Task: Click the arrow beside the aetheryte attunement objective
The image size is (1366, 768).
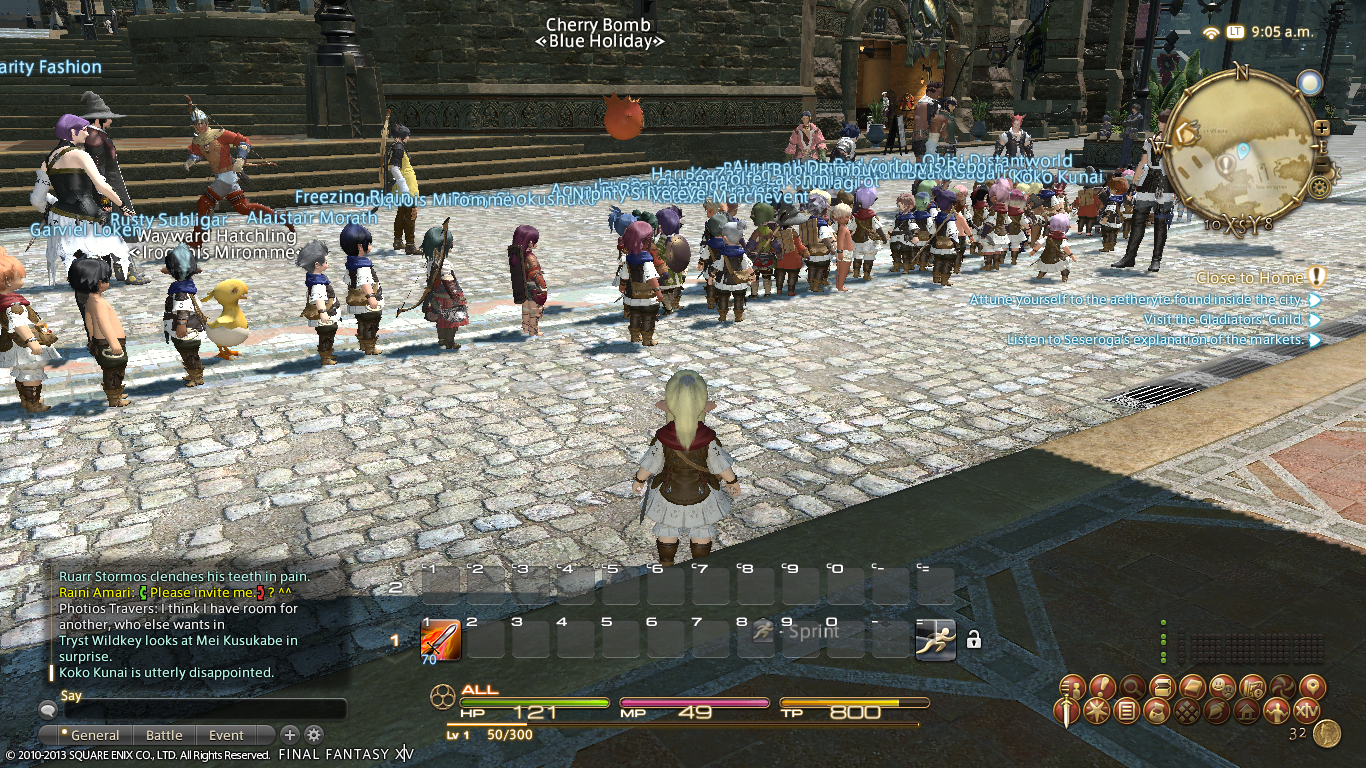Action: [x=1314, y=299]
